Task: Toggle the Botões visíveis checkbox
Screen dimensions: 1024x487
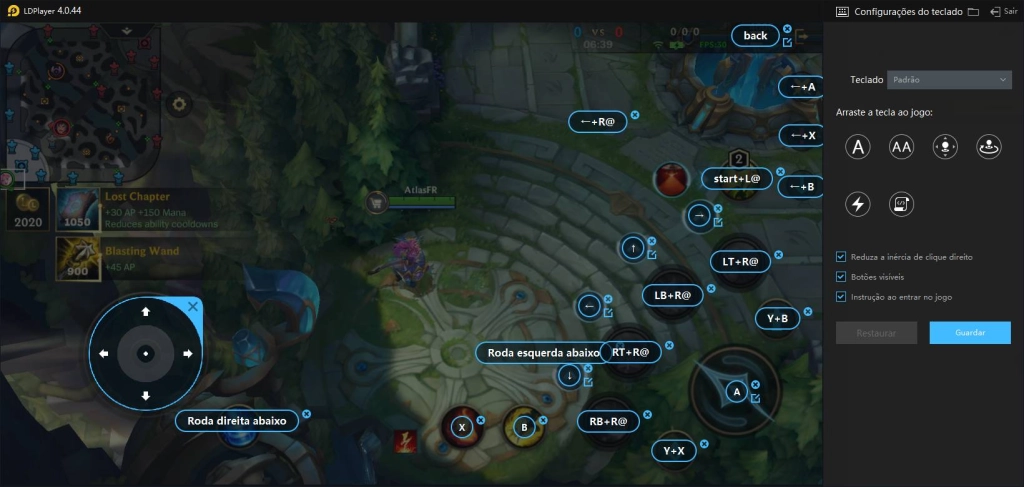Action: (x=841, y=277)
